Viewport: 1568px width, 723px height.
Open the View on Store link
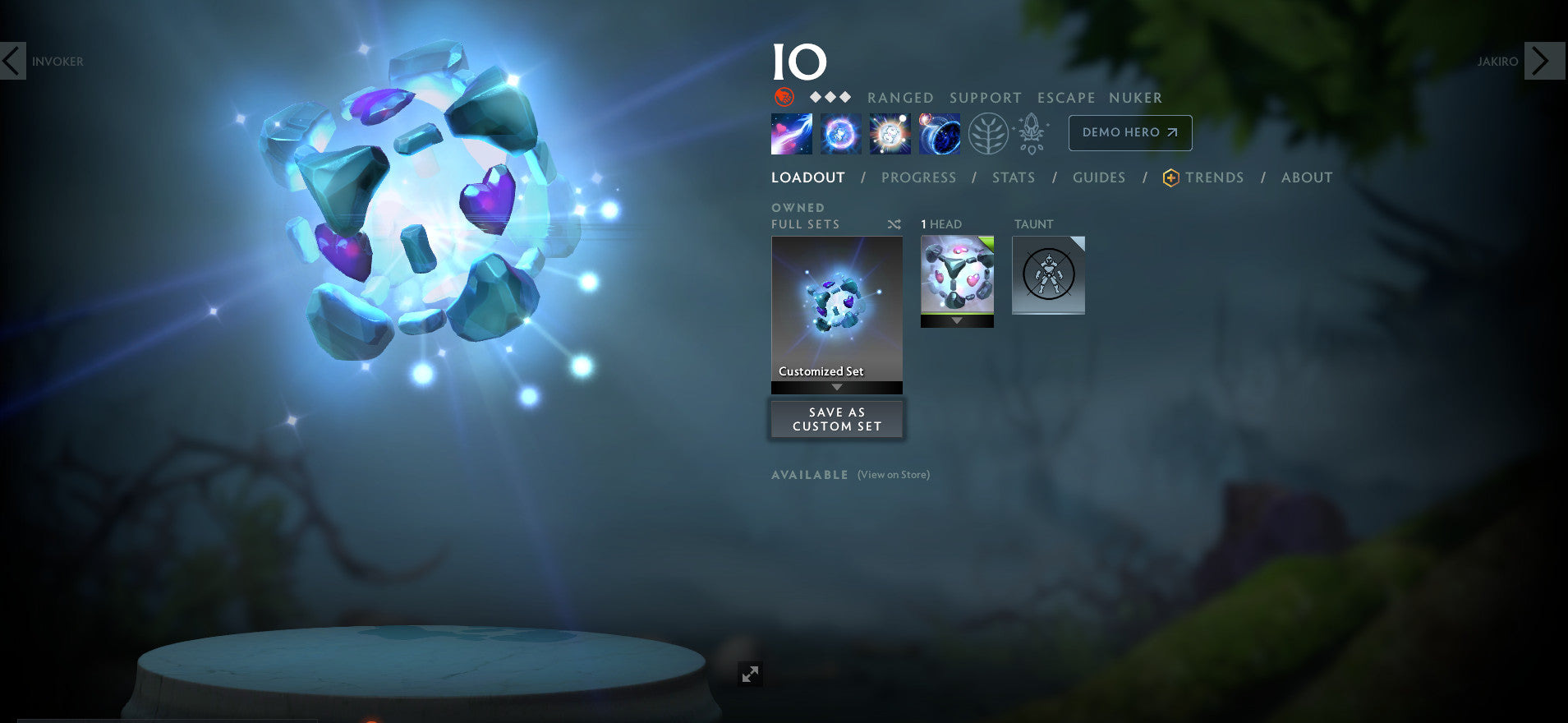point(892,474)
